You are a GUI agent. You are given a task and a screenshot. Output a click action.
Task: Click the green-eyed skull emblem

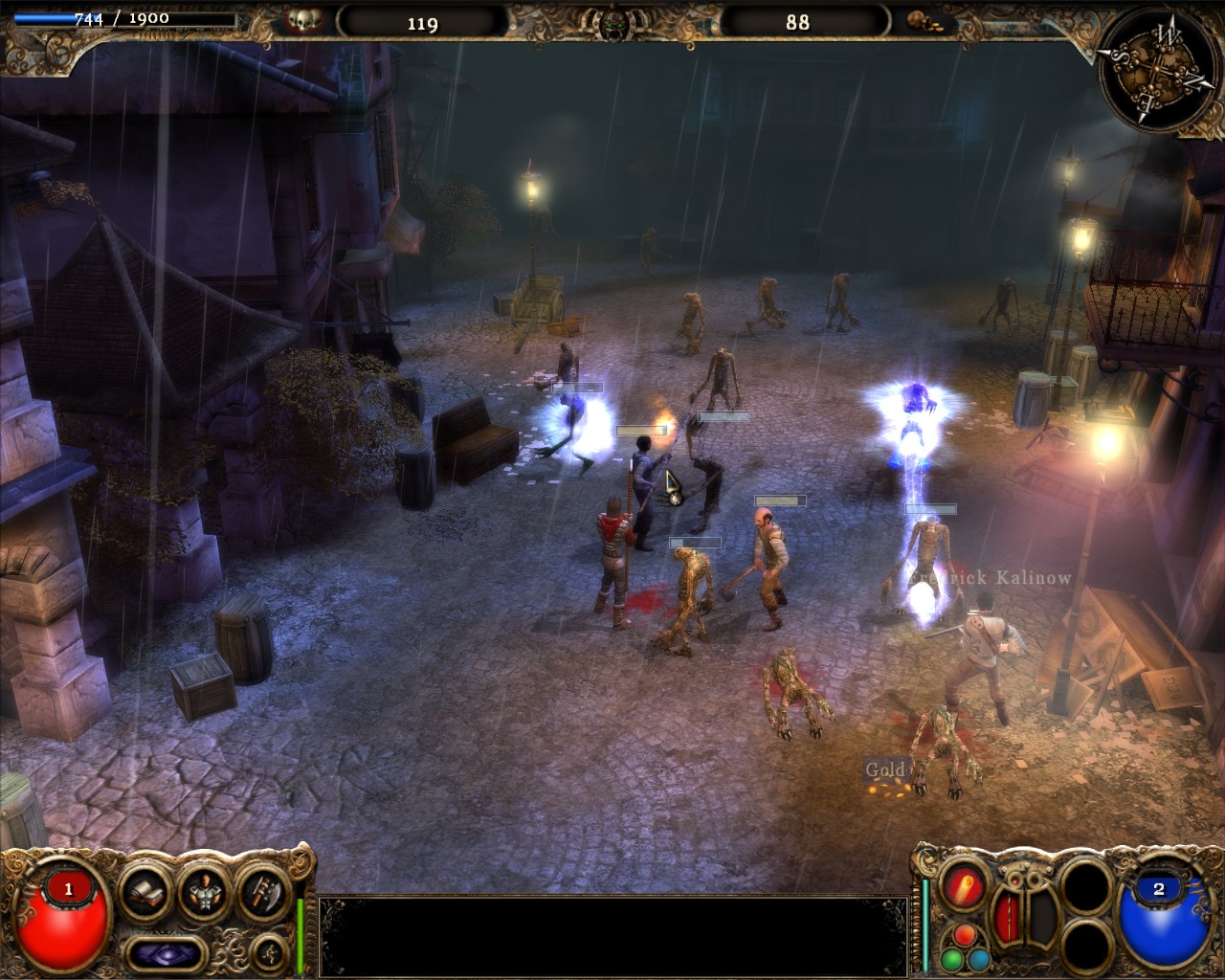coord(612,23)
